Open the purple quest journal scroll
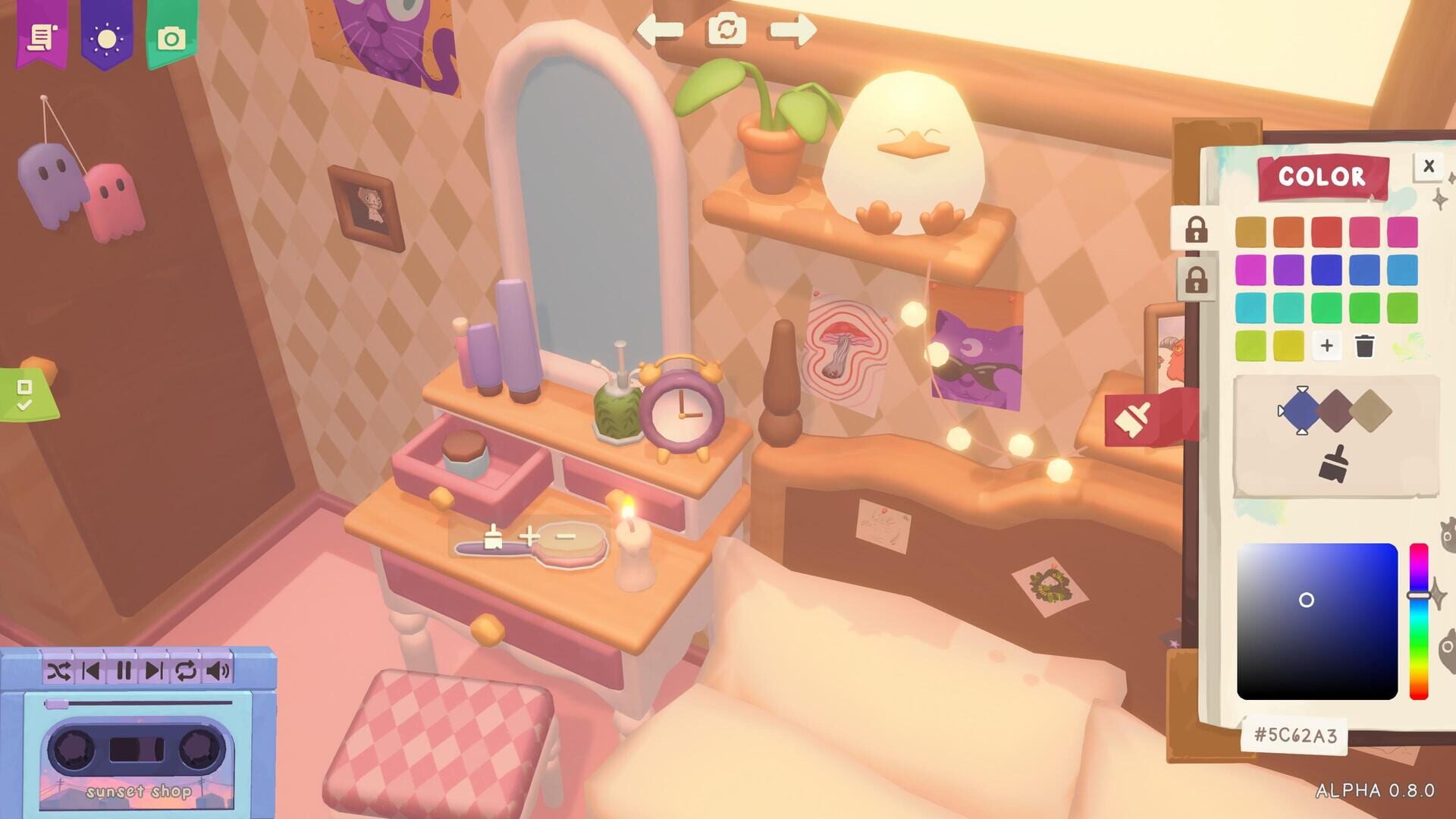 pos(43,38)
